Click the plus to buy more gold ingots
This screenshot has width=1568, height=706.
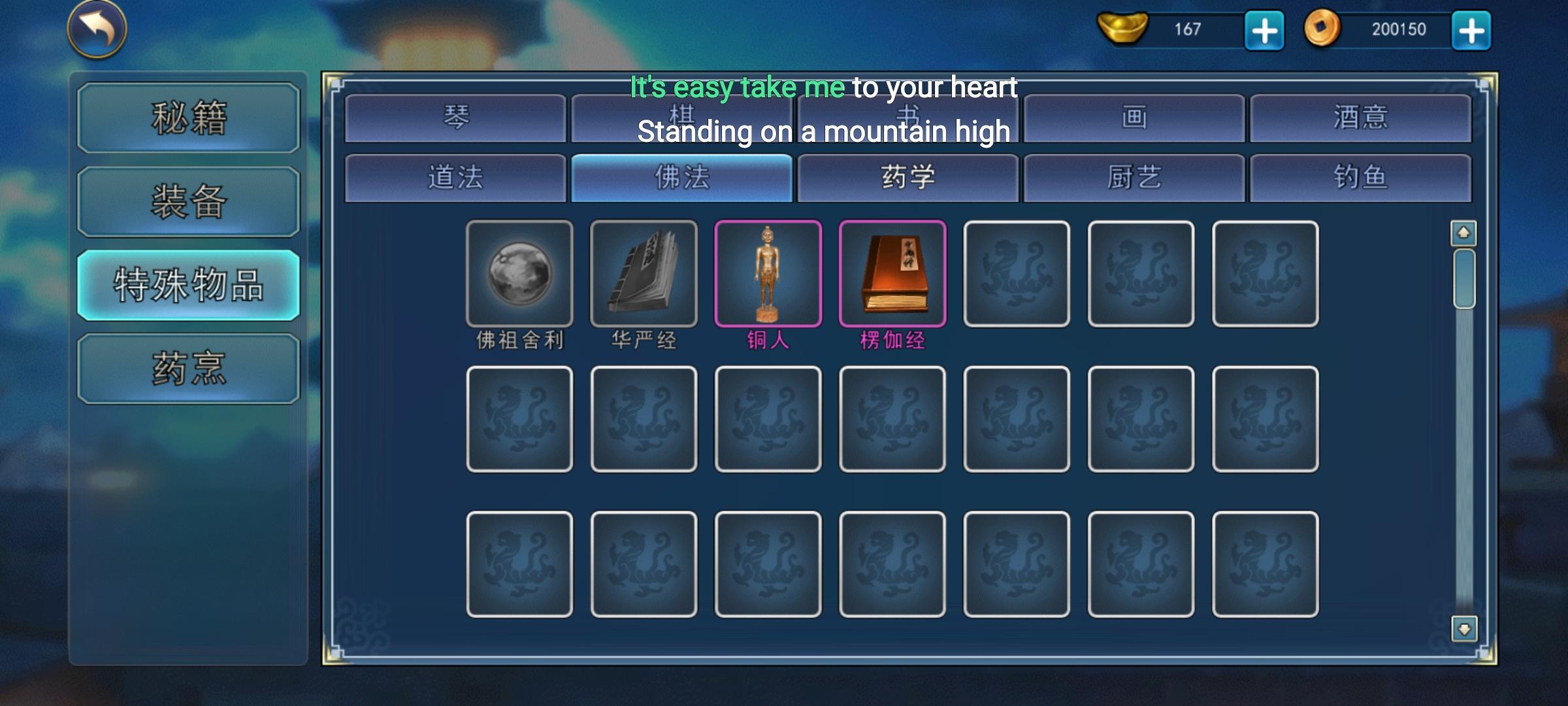click(x=1264, y=29)
